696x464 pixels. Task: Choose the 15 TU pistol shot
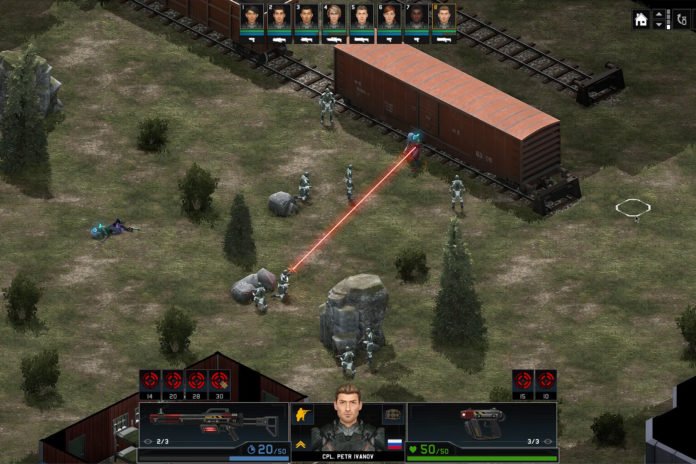523,381
